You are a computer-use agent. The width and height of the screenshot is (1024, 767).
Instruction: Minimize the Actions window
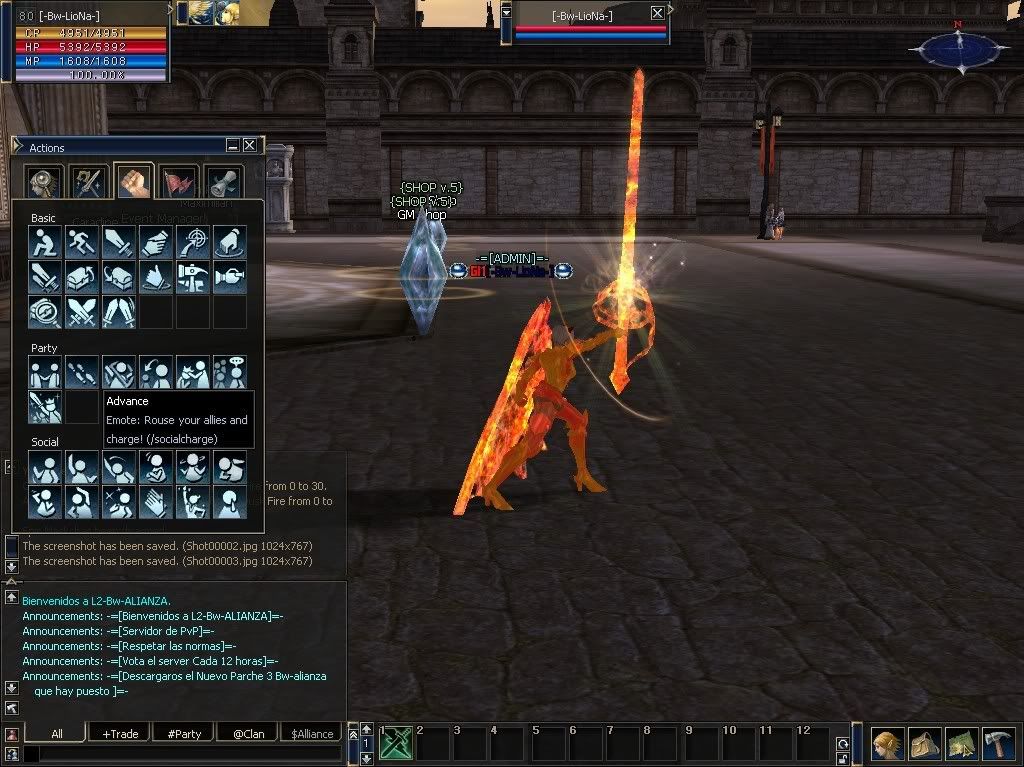click(233, 146)
